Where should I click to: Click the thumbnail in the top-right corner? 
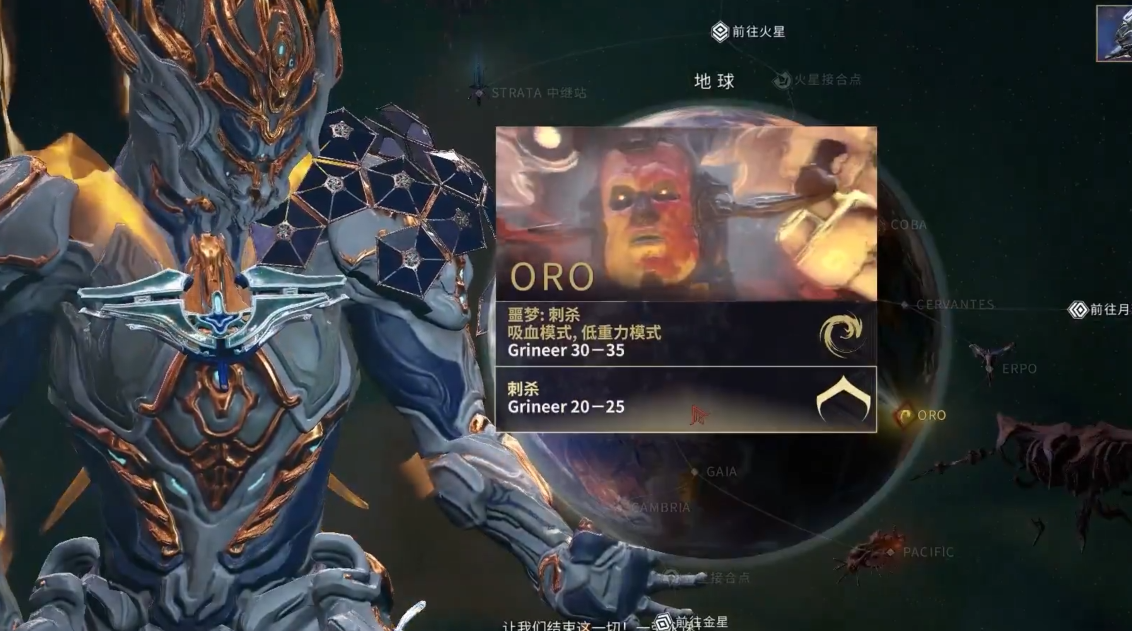[x=1114, y=33]
